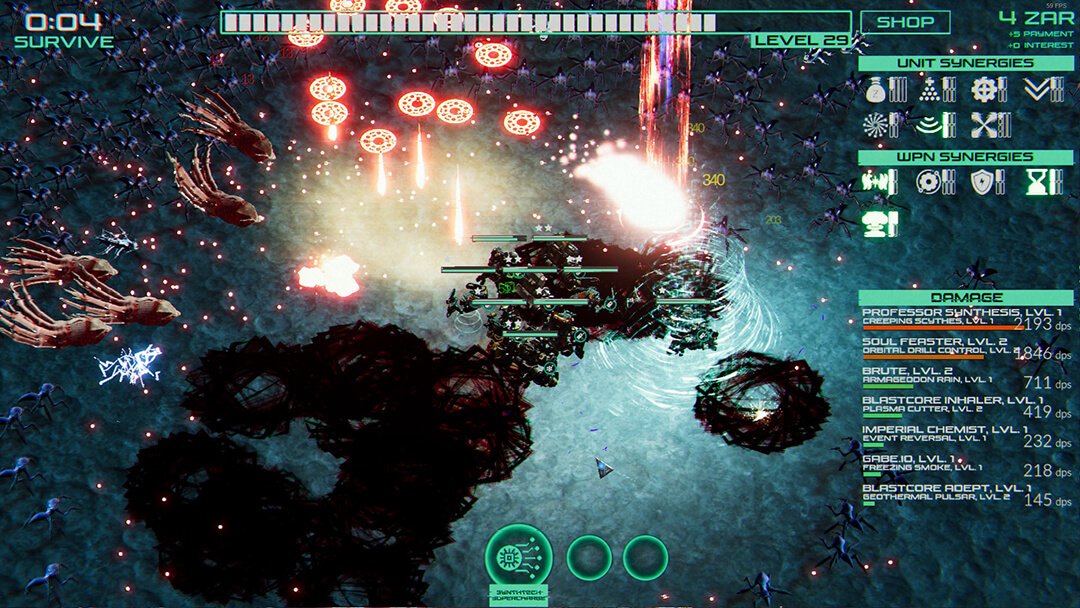This screenshot has height=608, width=1080.
Task: Select the orbiting gear weapon synergy icon
Action: coord(930,182)
